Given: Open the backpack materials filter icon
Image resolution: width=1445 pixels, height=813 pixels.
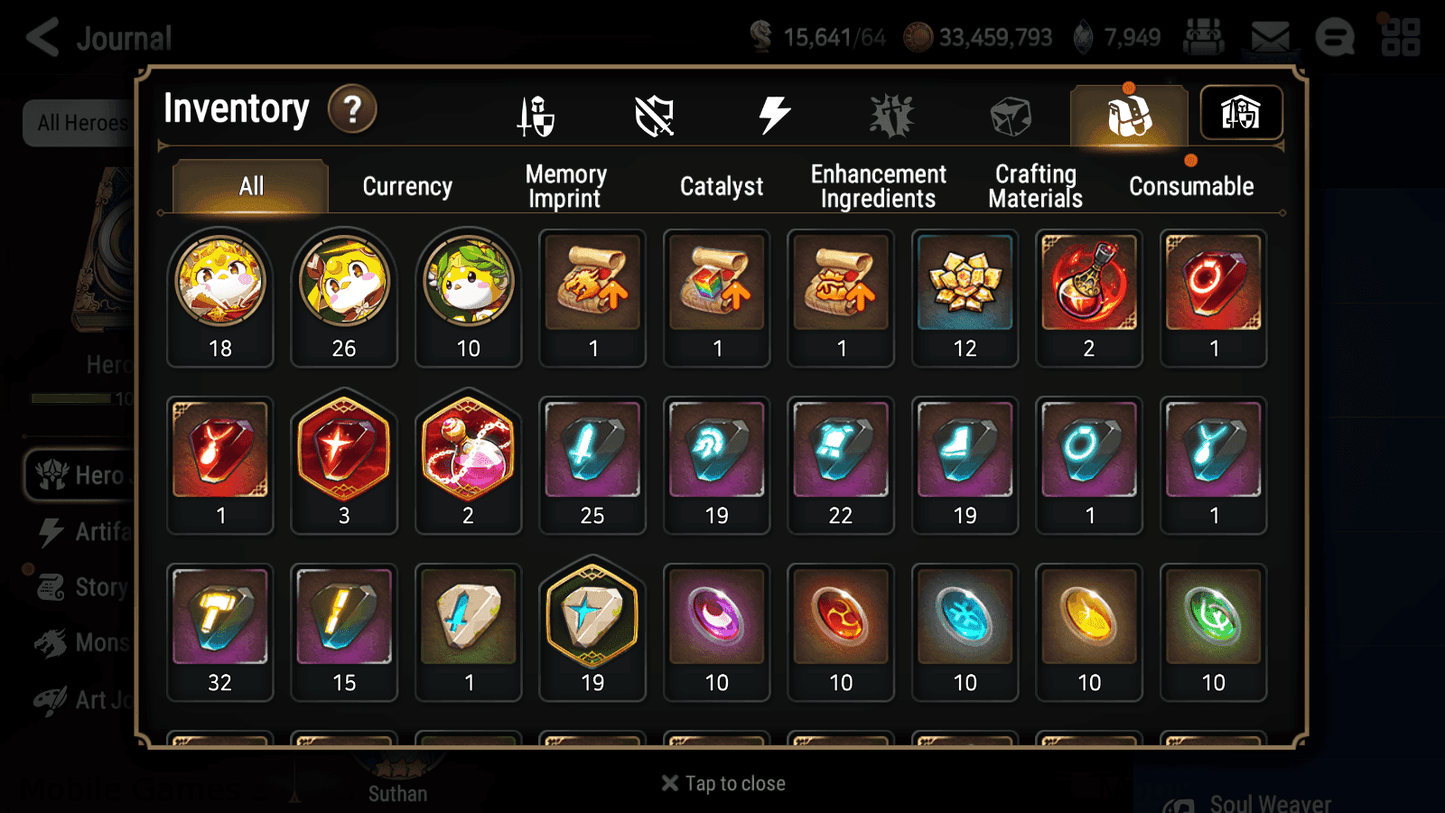Looking at the screenshot, I should click(1128, 114).
